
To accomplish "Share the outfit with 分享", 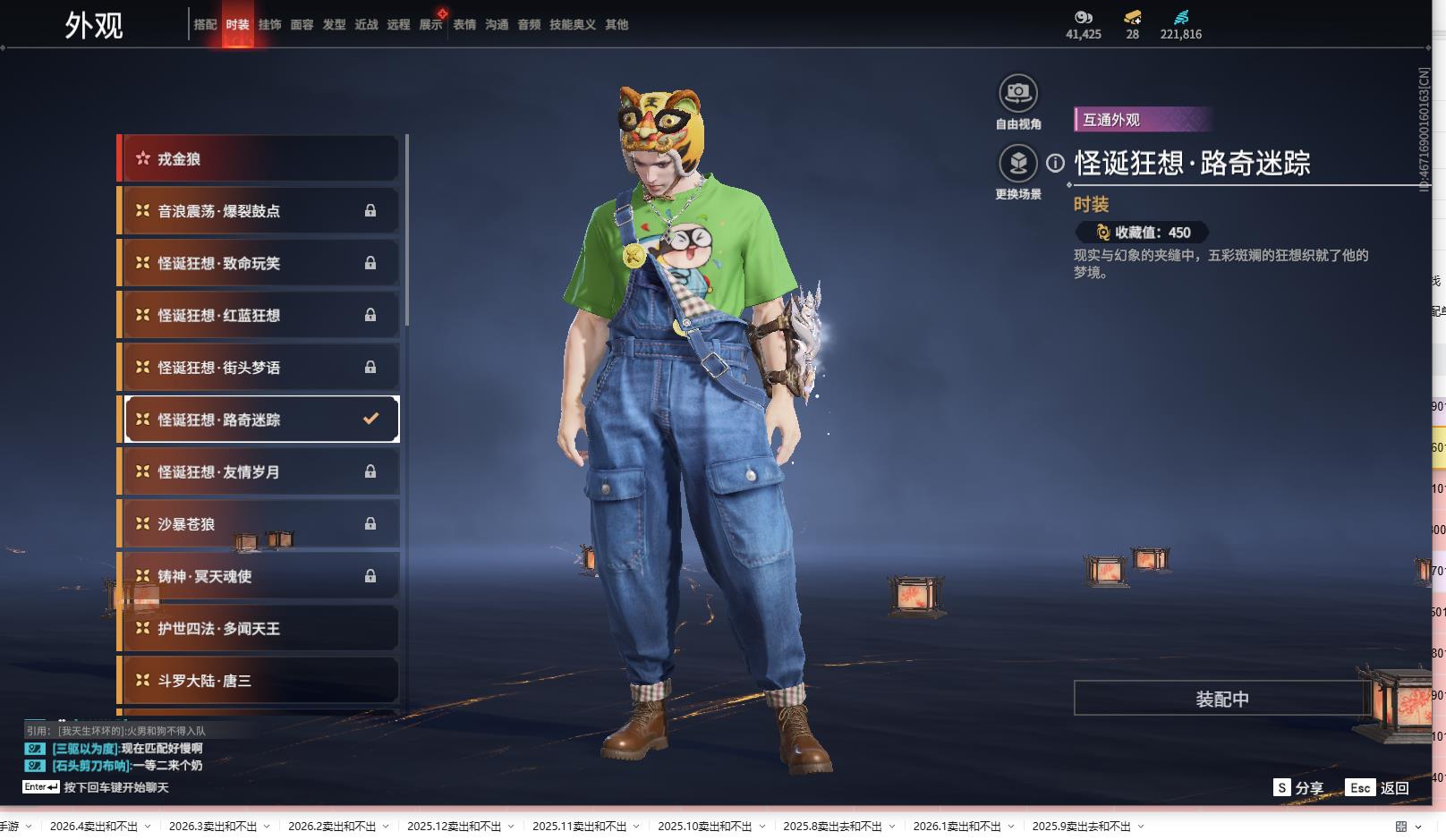I will click(1298, 788).
